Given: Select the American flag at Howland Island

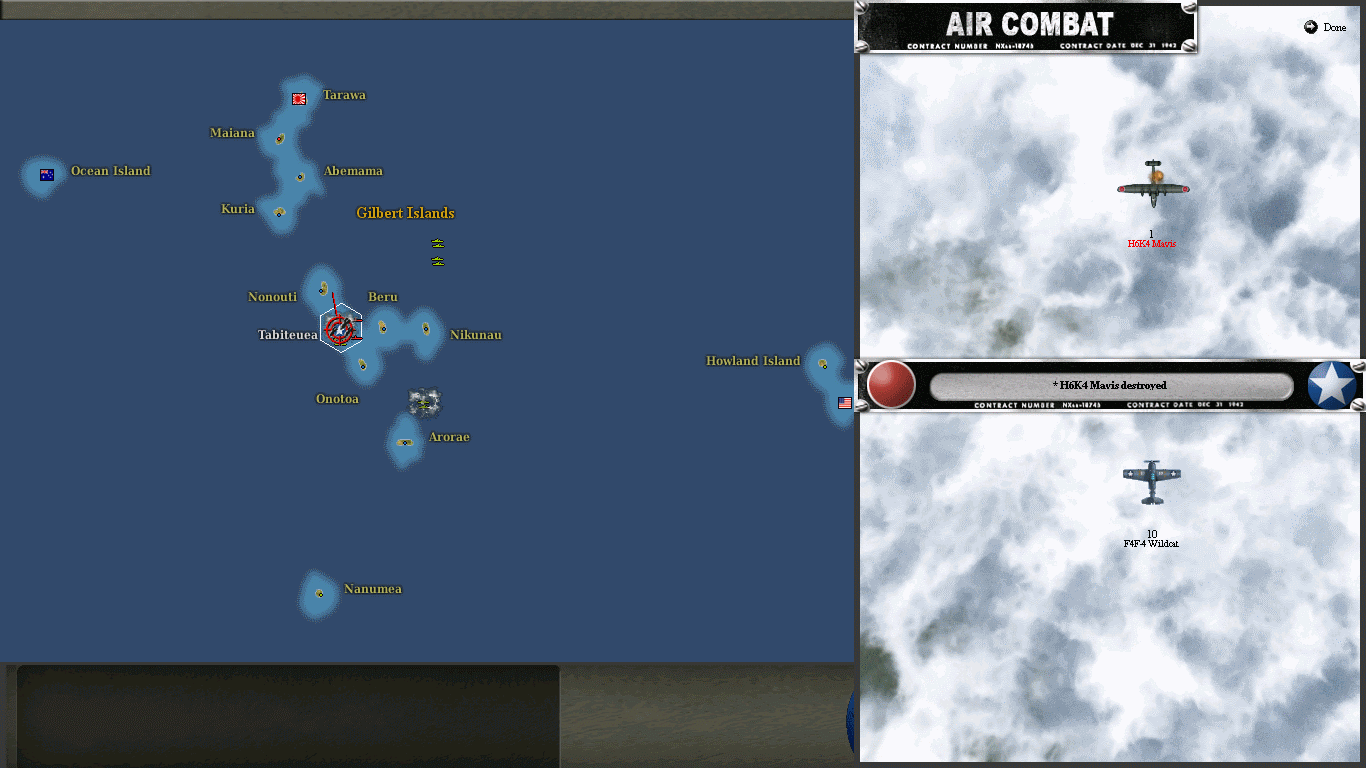Looking at the screenshot, I should pyautogui.click(x=845, y=402).
